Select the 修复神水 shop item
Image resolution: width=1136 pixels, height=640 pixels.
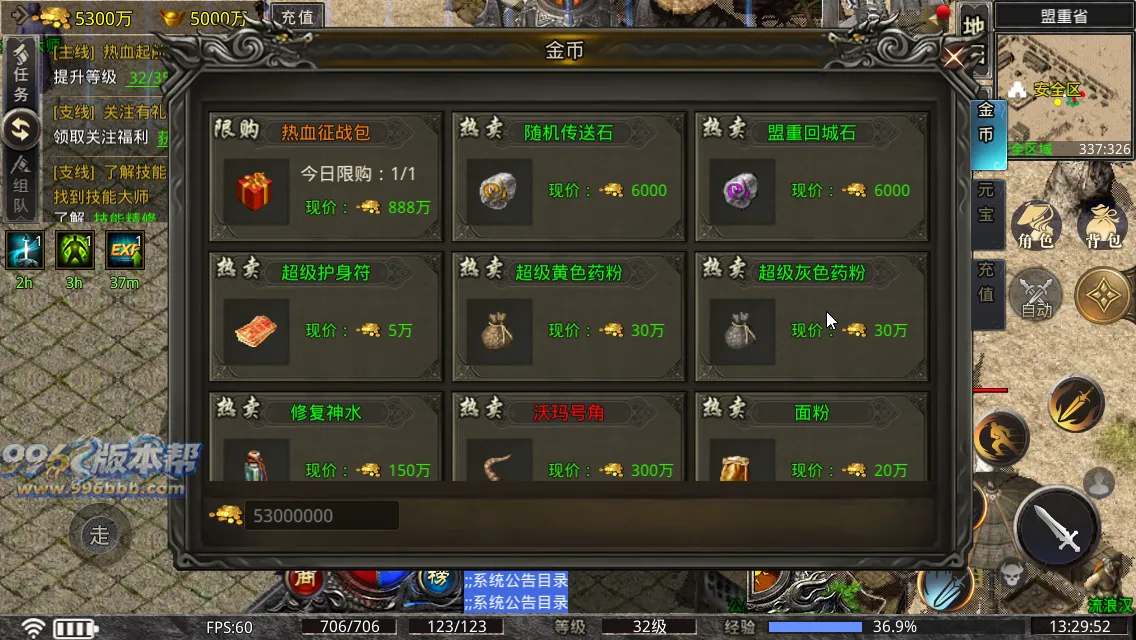point(325,440)
